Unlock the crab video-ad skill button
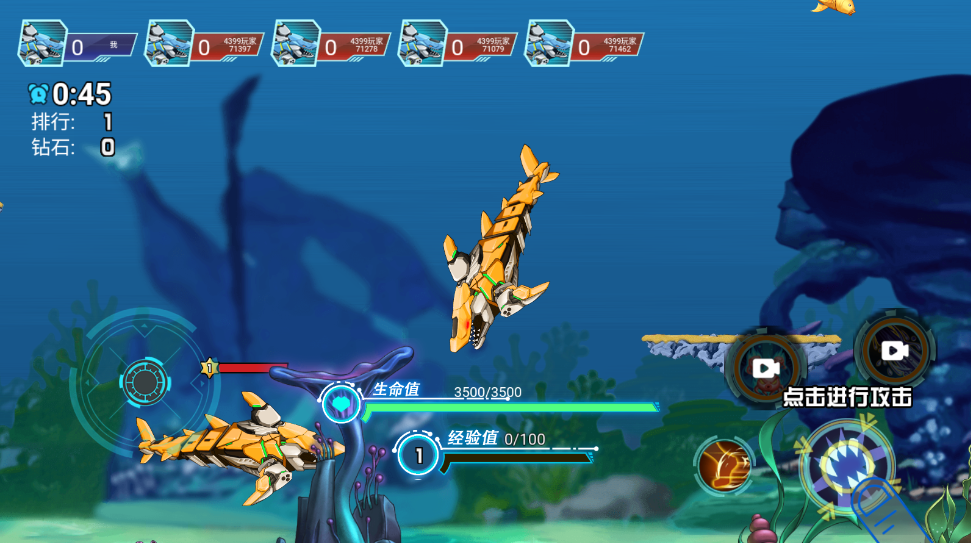 tap(766, 369)
